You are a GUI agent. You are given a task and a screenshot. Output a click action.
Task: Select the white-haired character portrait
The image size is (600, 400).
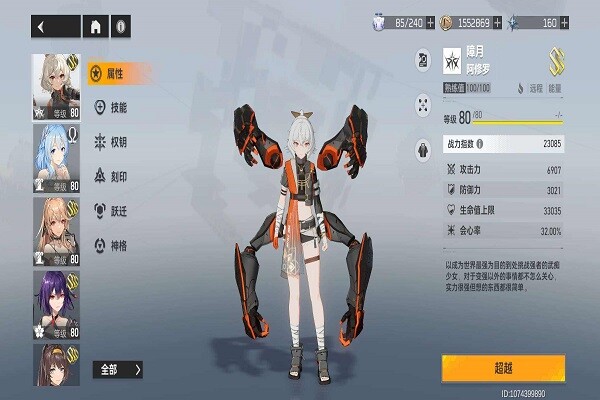point(57,84)
